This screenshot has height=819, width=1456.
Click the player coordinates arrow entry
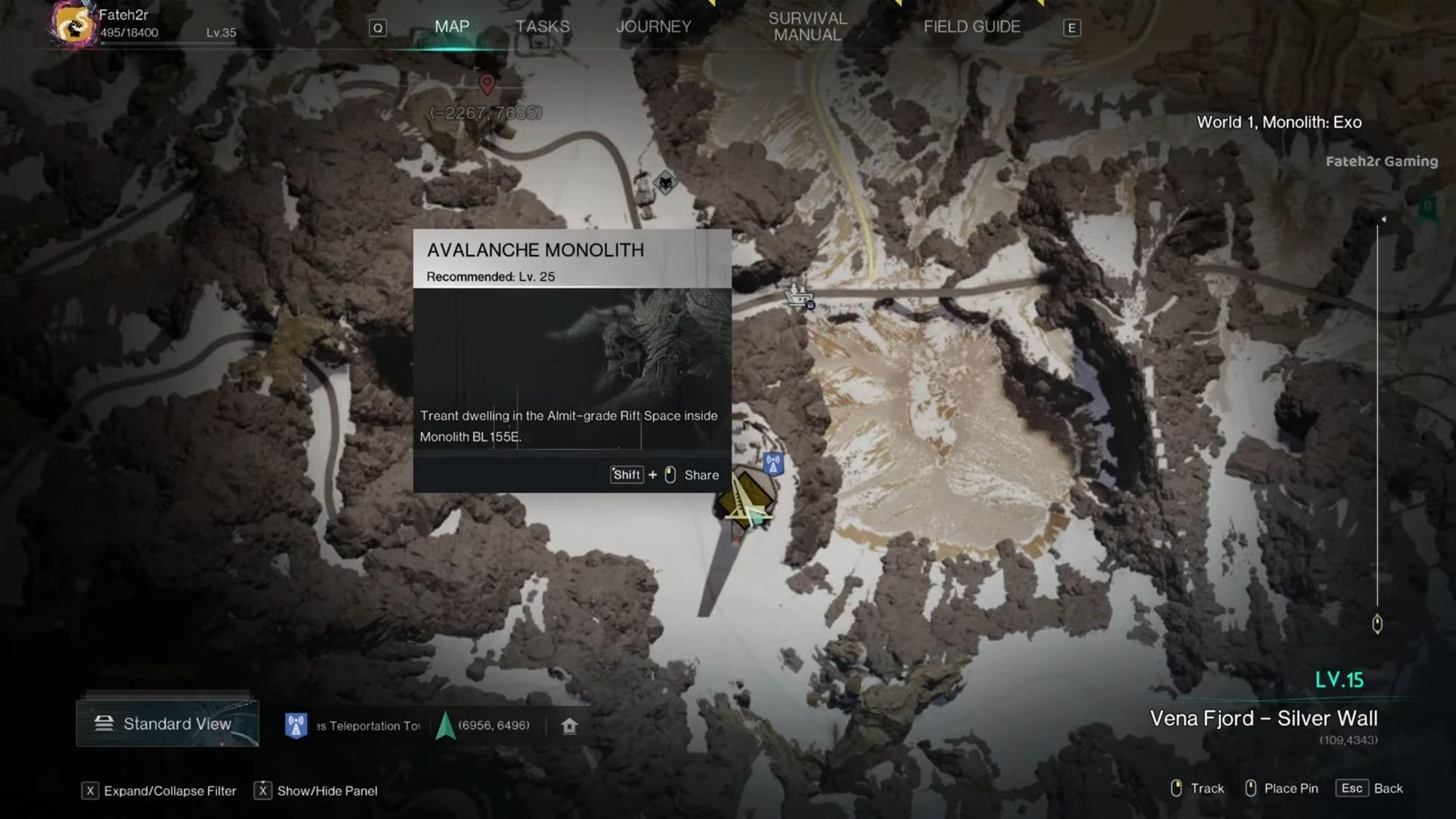[484, 726]
